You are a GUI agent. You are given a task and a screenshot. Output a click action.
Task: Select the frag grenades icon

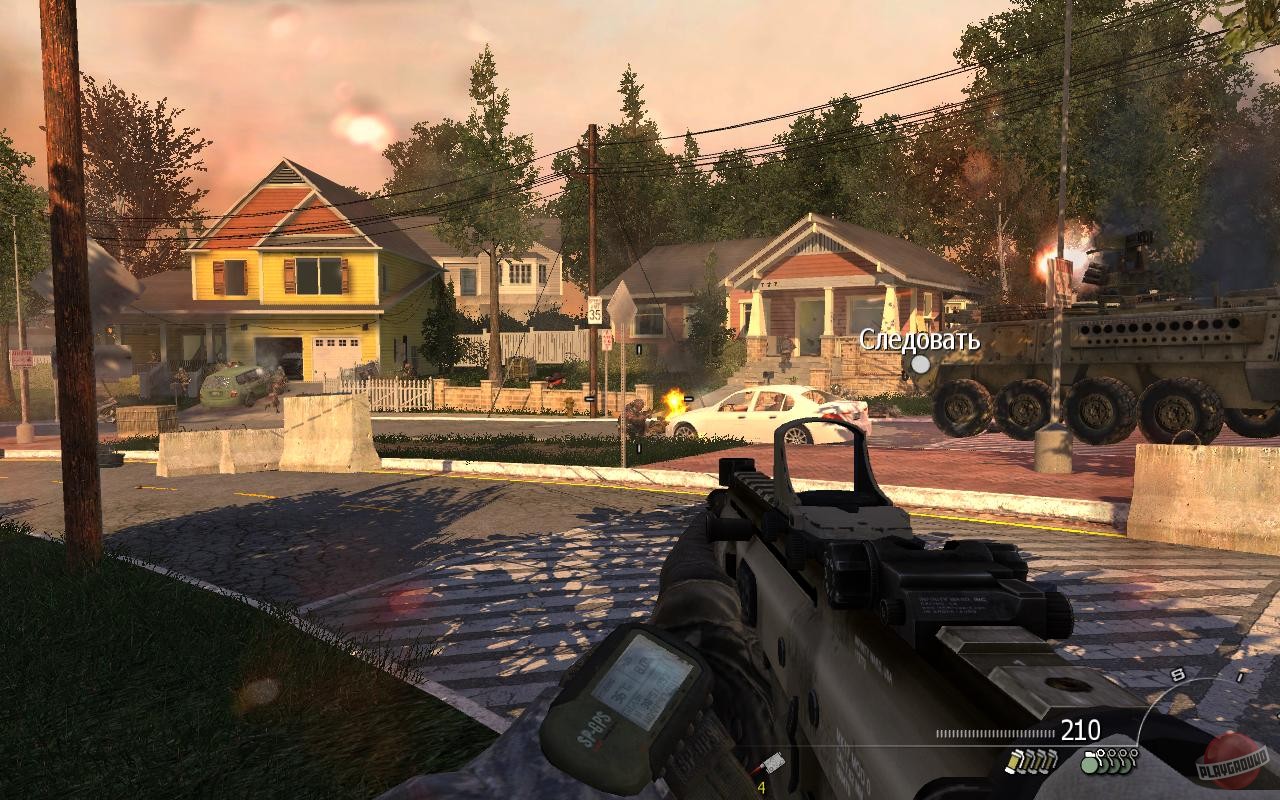1110,761
